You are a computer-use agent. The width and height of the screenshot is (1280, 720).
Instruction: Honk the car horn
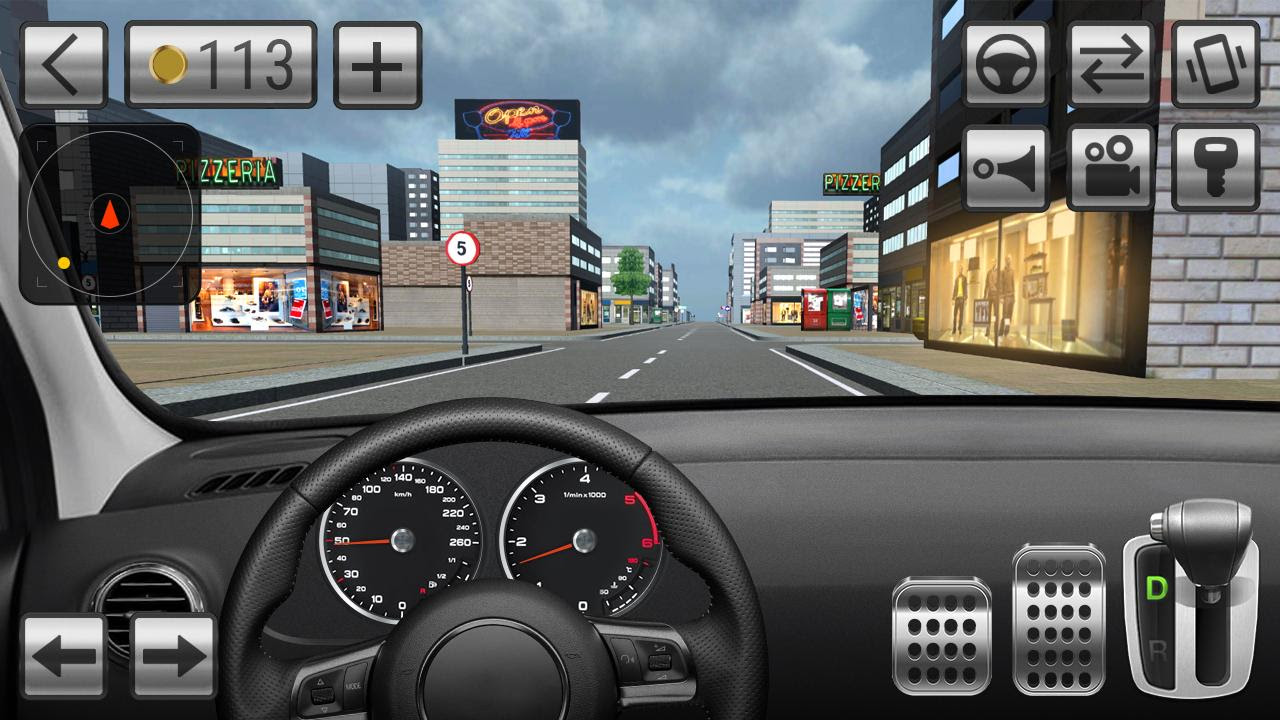pos(1006,168)
